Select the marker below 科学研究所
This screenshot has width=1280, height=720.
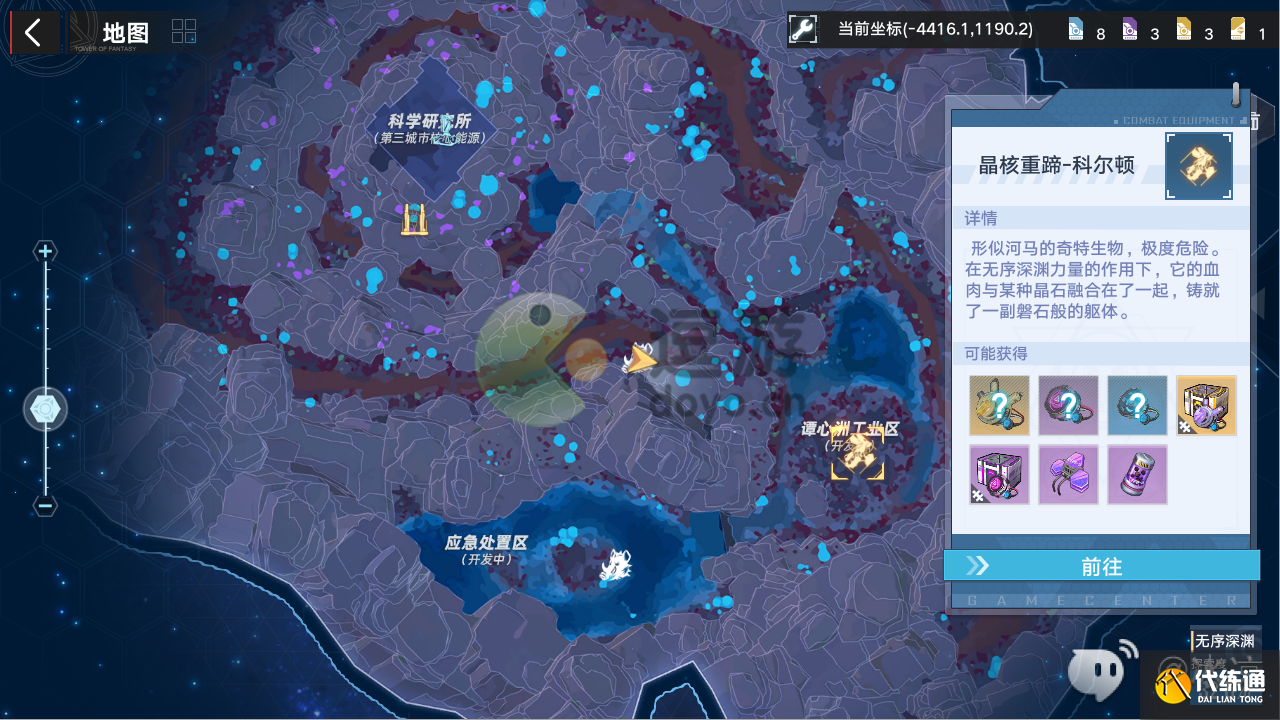[x=415, y=217]
